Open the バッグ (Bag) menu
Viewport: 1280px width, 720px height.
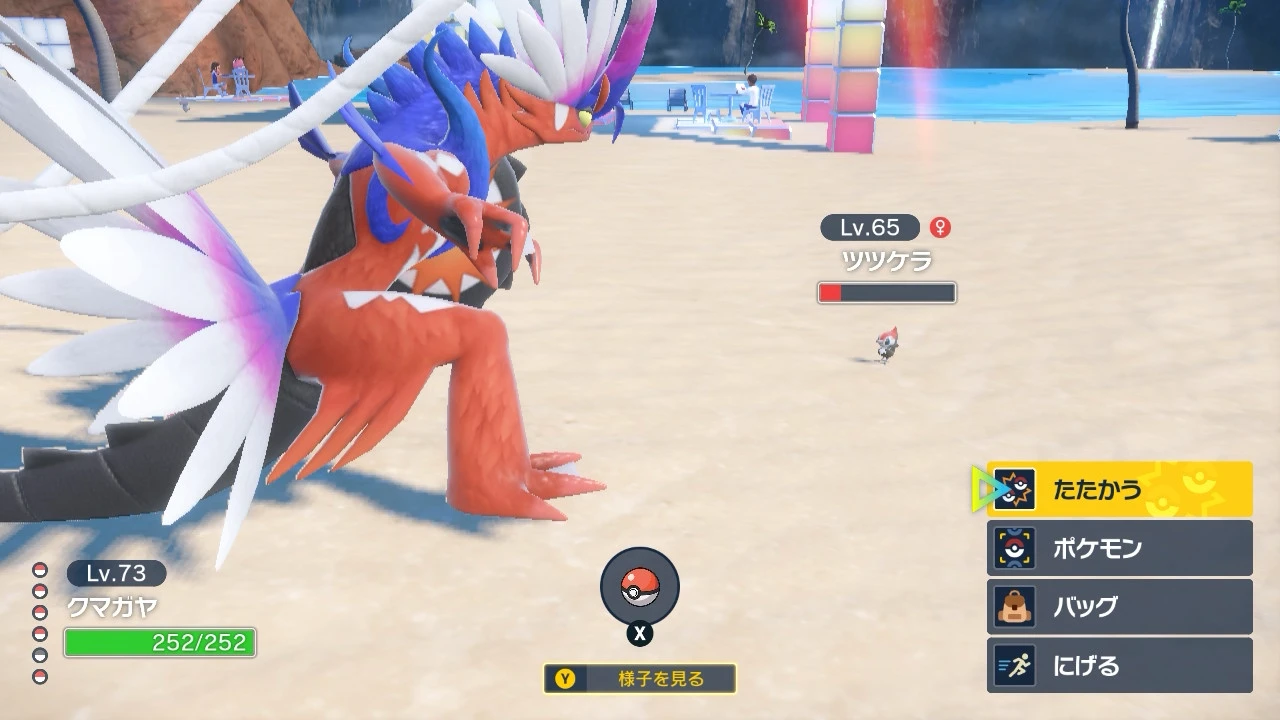(1119, 607)
